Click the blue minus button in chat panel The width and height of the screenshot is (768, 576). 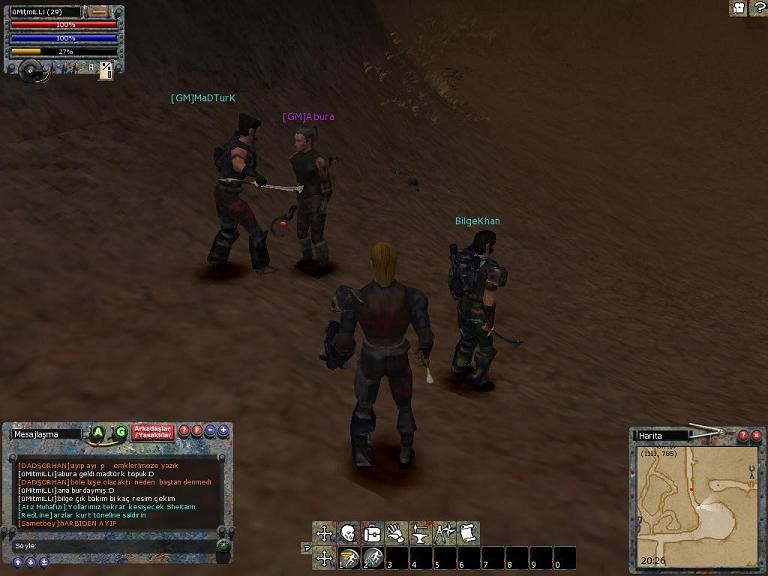point(210,431)
